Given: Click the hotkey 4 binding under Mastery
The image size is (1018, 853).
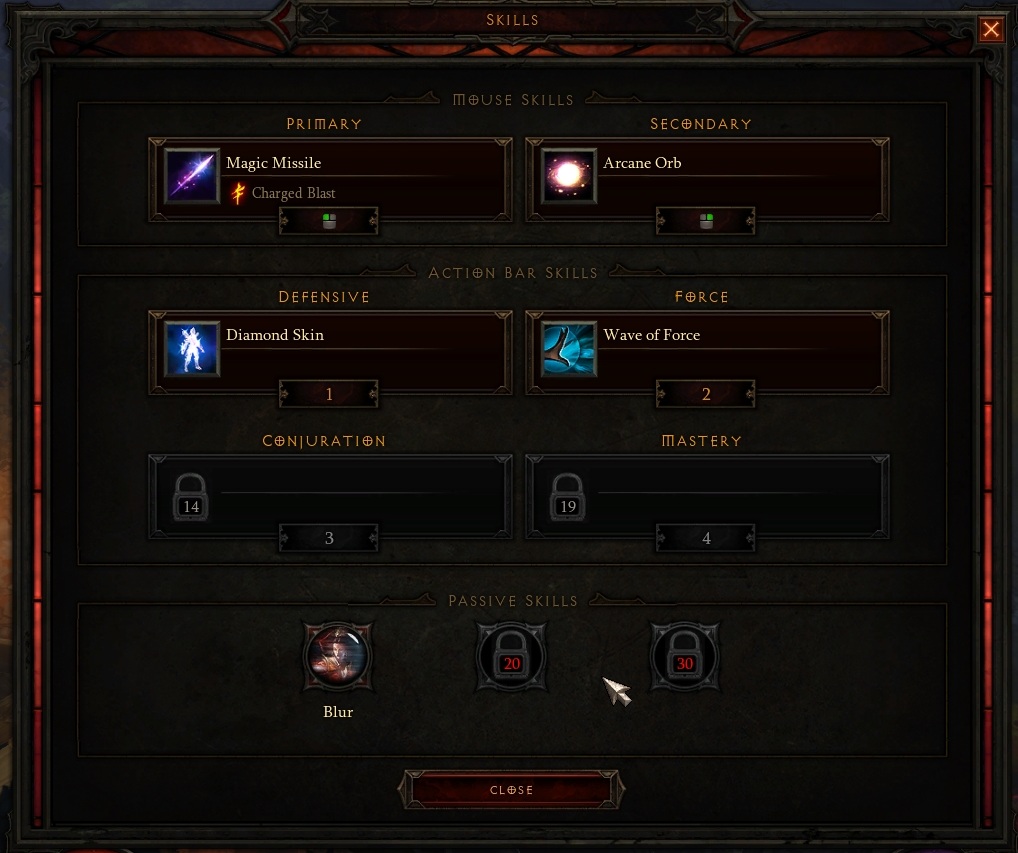Looking at the screenshot, I should [x=706, y=539].
